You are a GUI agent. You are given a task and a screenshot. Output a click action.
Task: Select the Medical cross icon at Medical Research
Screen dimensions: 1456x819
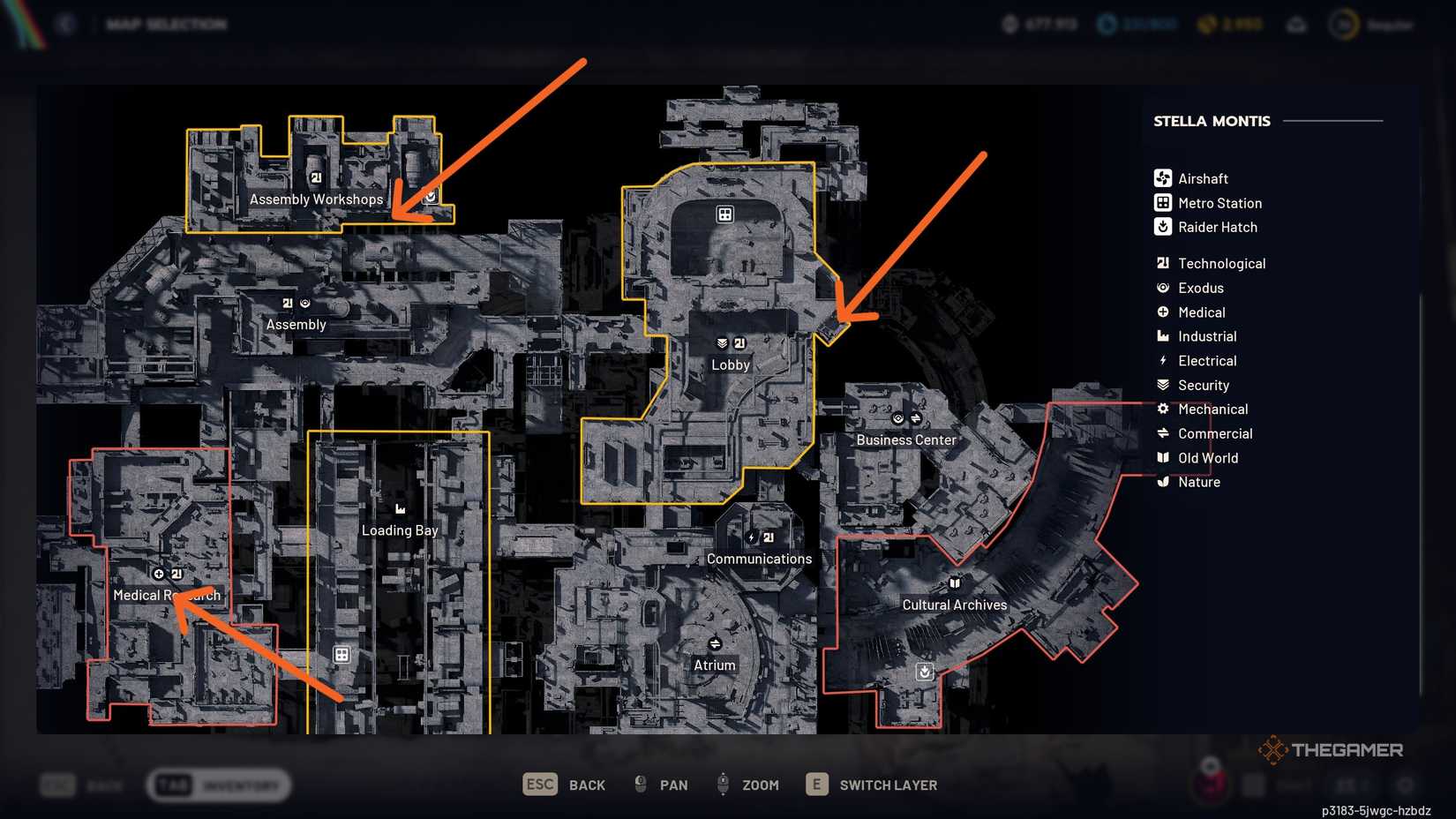[x=159, y=574]
